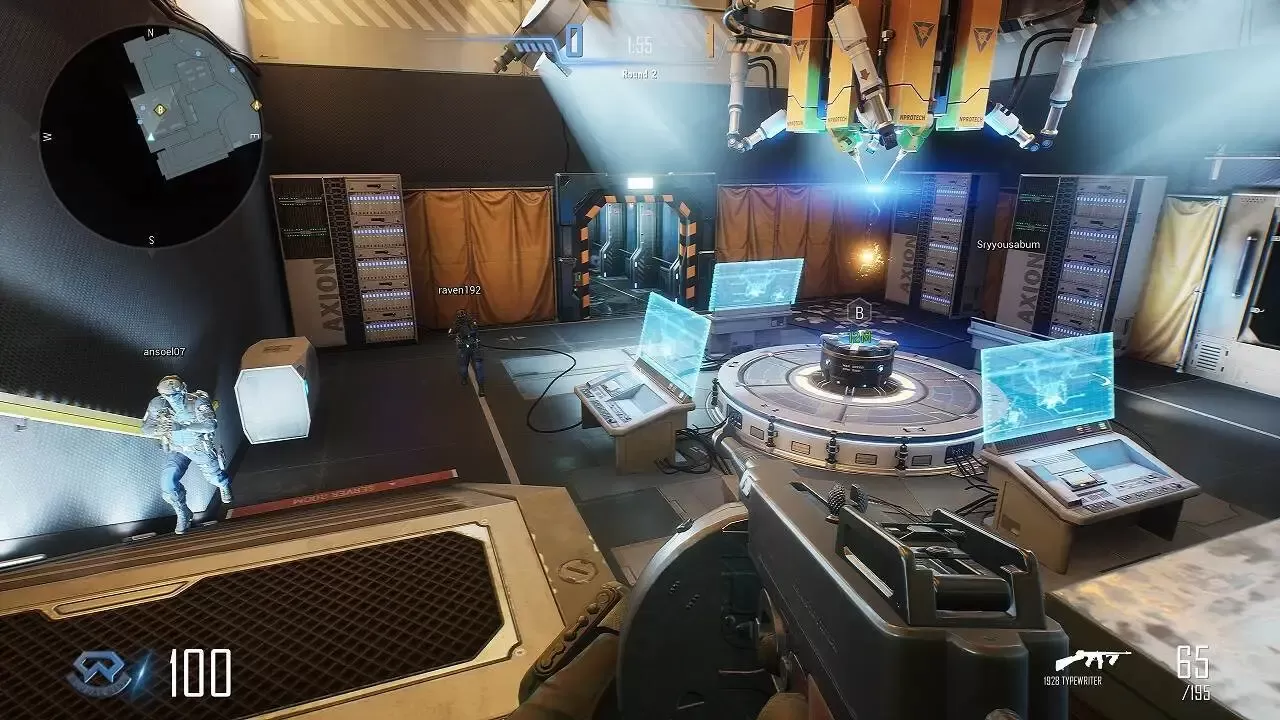Click the raven192 teammate name tag
Viewport: 1280px width, 720px height.
(x=460, y=290)
